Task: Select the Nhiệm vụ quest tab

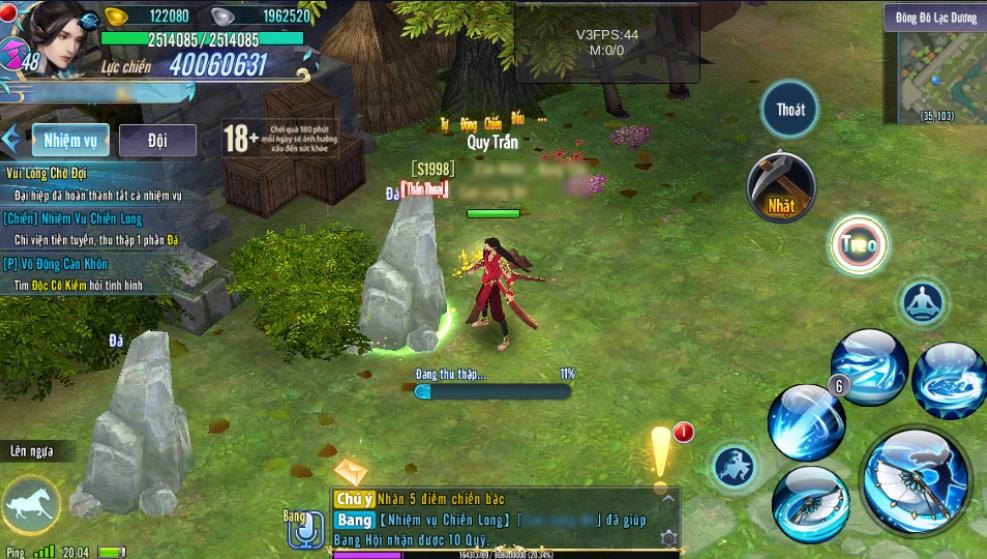Action: tap(70, 141)
